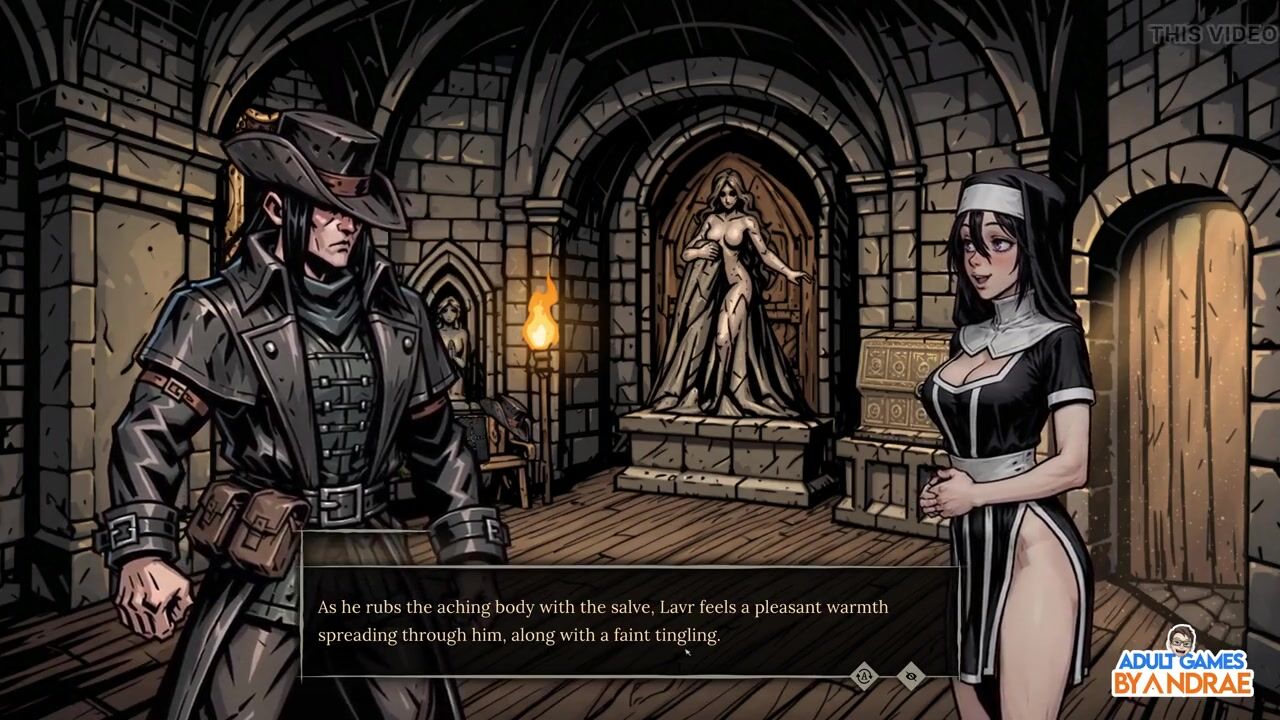Hide the dialogue box with the eye icon
This screenshot has height=720, width=1280.
(x=910, y=677)
